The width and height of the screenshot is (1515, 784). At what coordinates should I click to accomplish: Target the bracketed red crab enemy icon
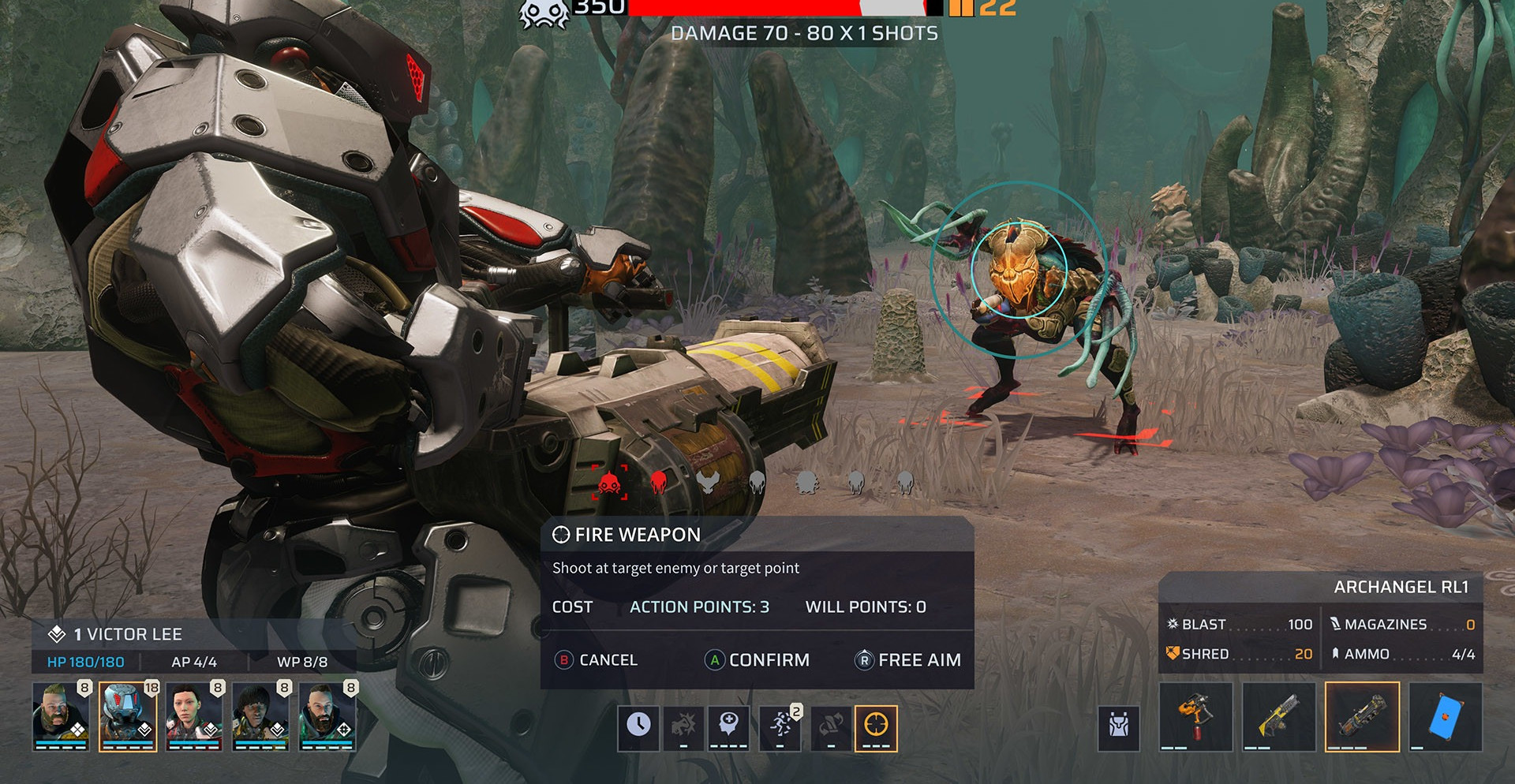pyautogui.click(x=610, y=482)
